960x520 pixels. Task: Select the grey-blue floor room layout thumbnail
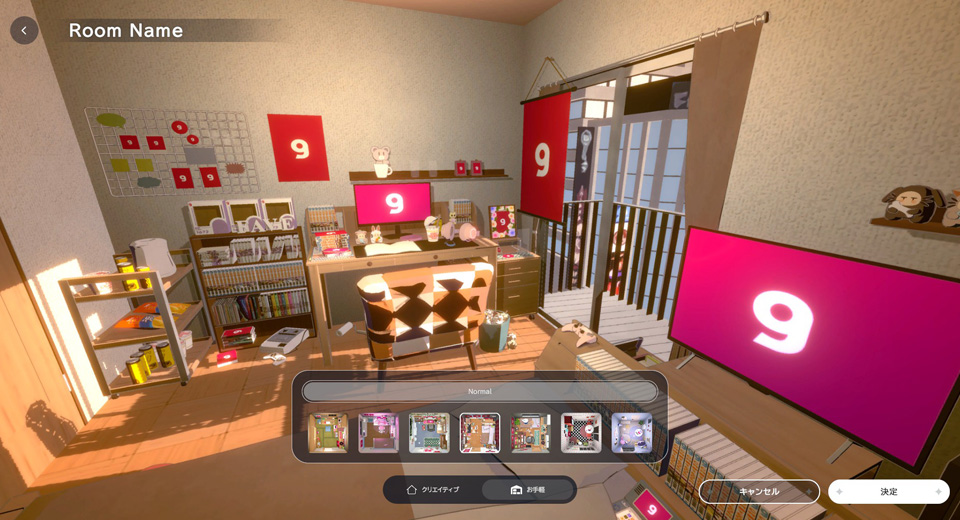click(429, 433)
